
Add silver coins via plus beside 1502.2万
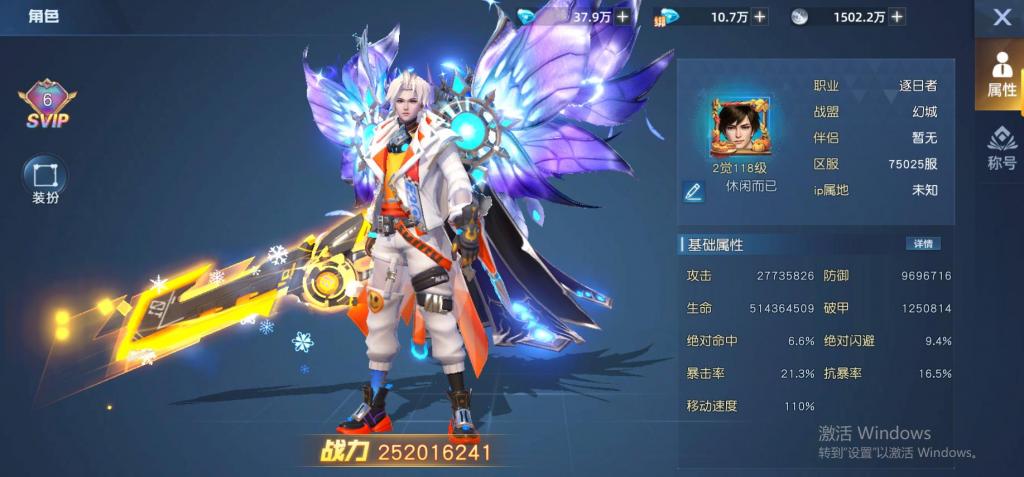[x=897, y=16]
